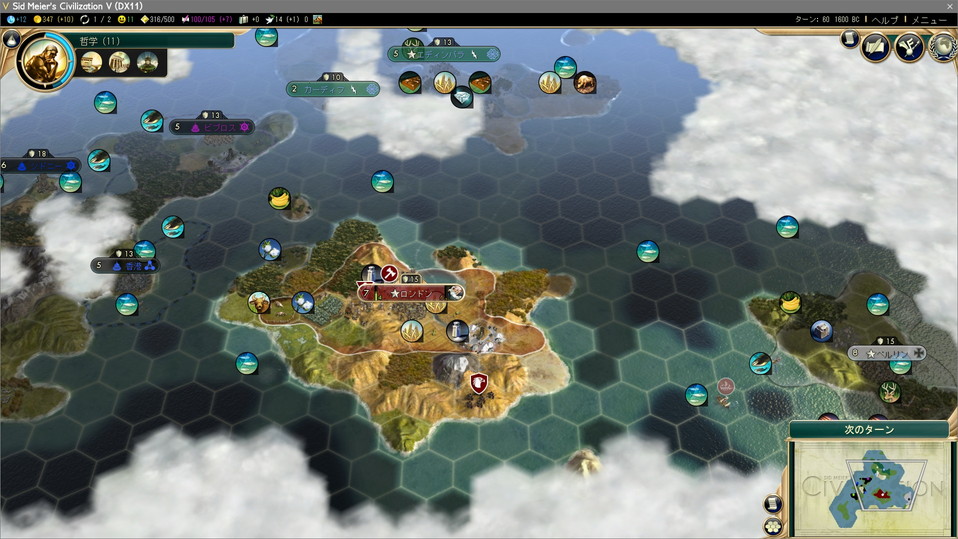The image size is (958, 539).
Task: Select the 香港 city-state banner
Action: click(x=125, y=266)
